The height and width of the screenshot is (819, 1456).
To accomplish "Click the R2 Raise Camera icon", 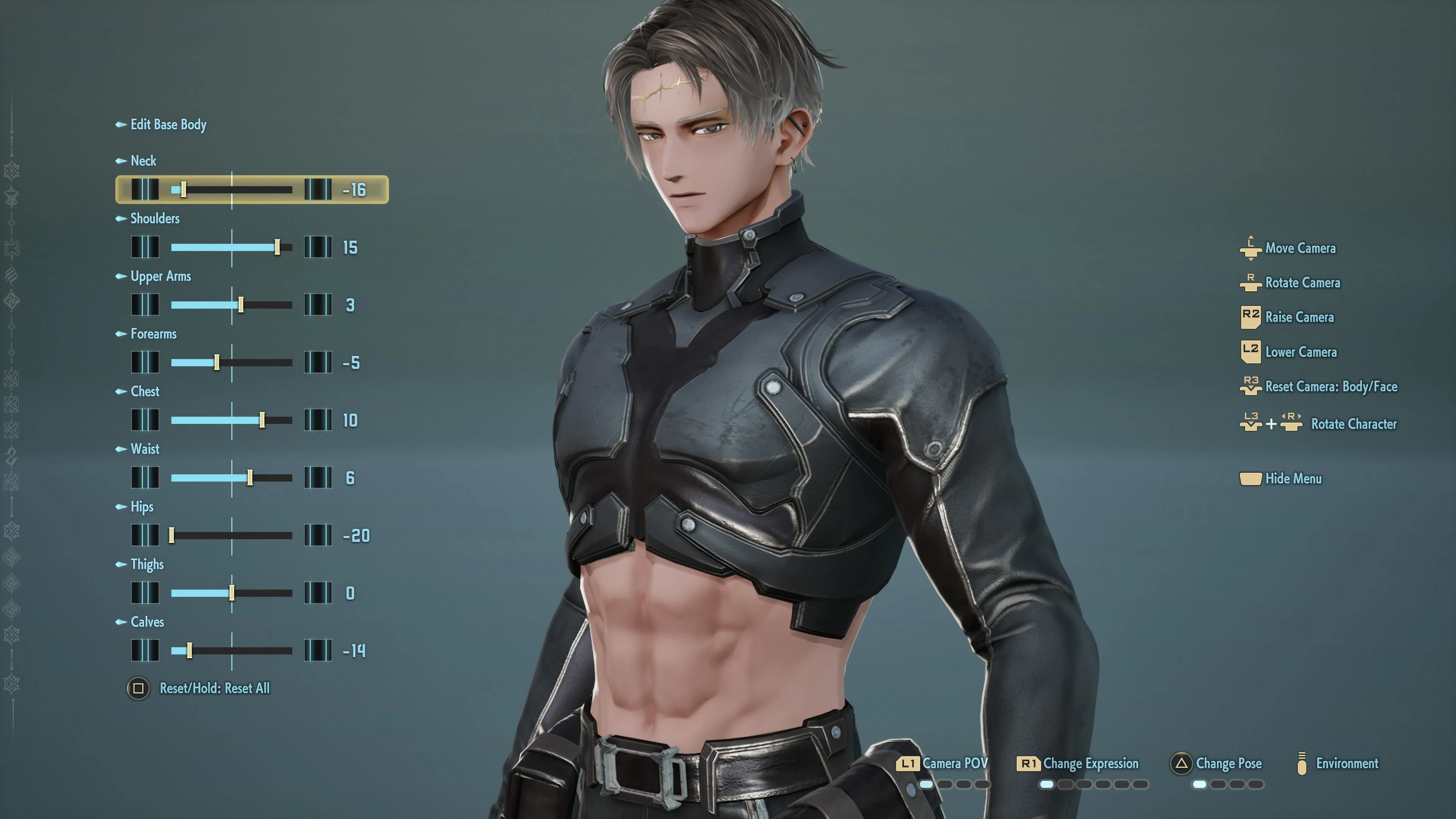I will [x=1251, y=317].
